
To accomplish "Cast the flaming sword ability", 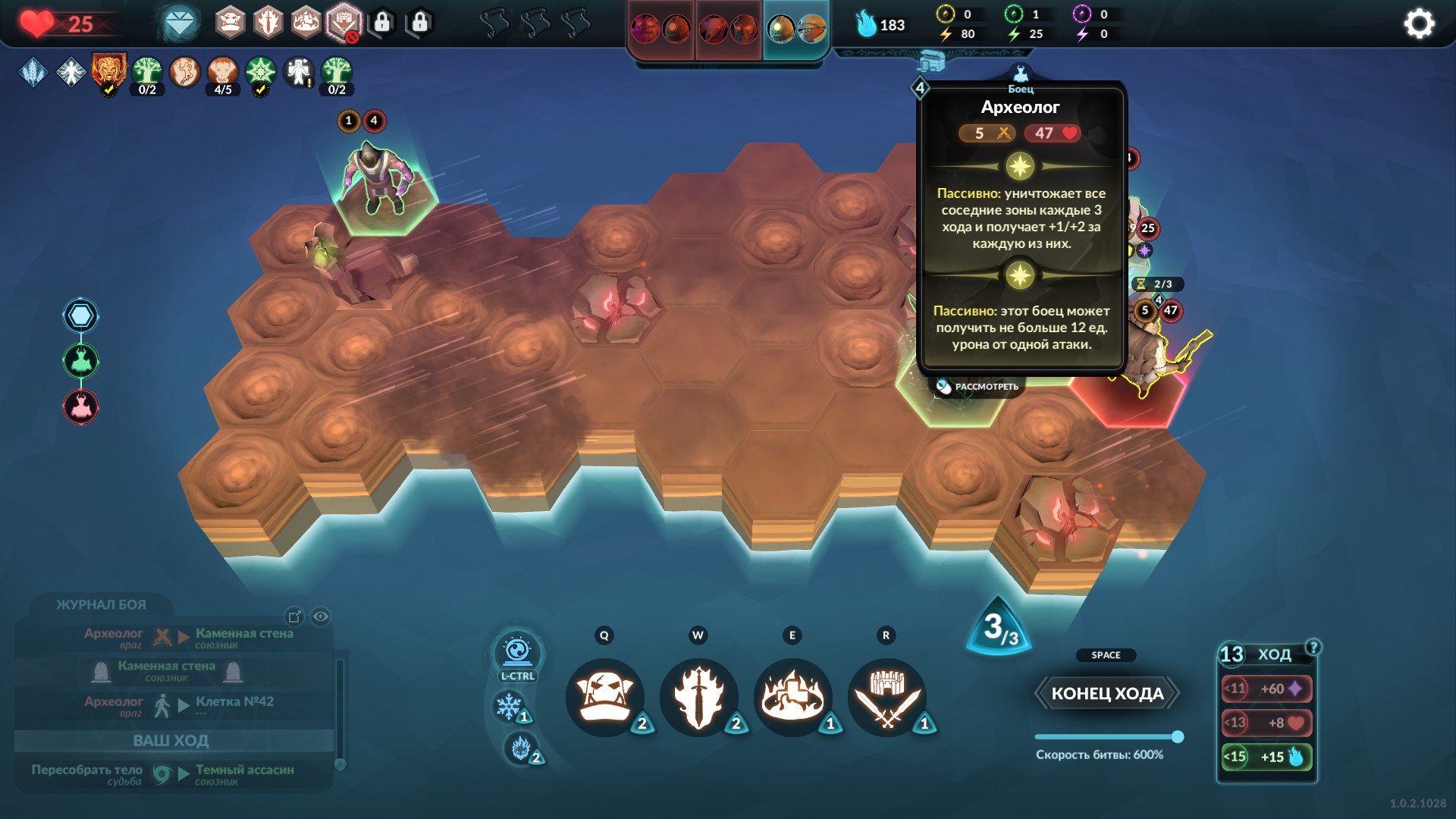I will 698,696.
